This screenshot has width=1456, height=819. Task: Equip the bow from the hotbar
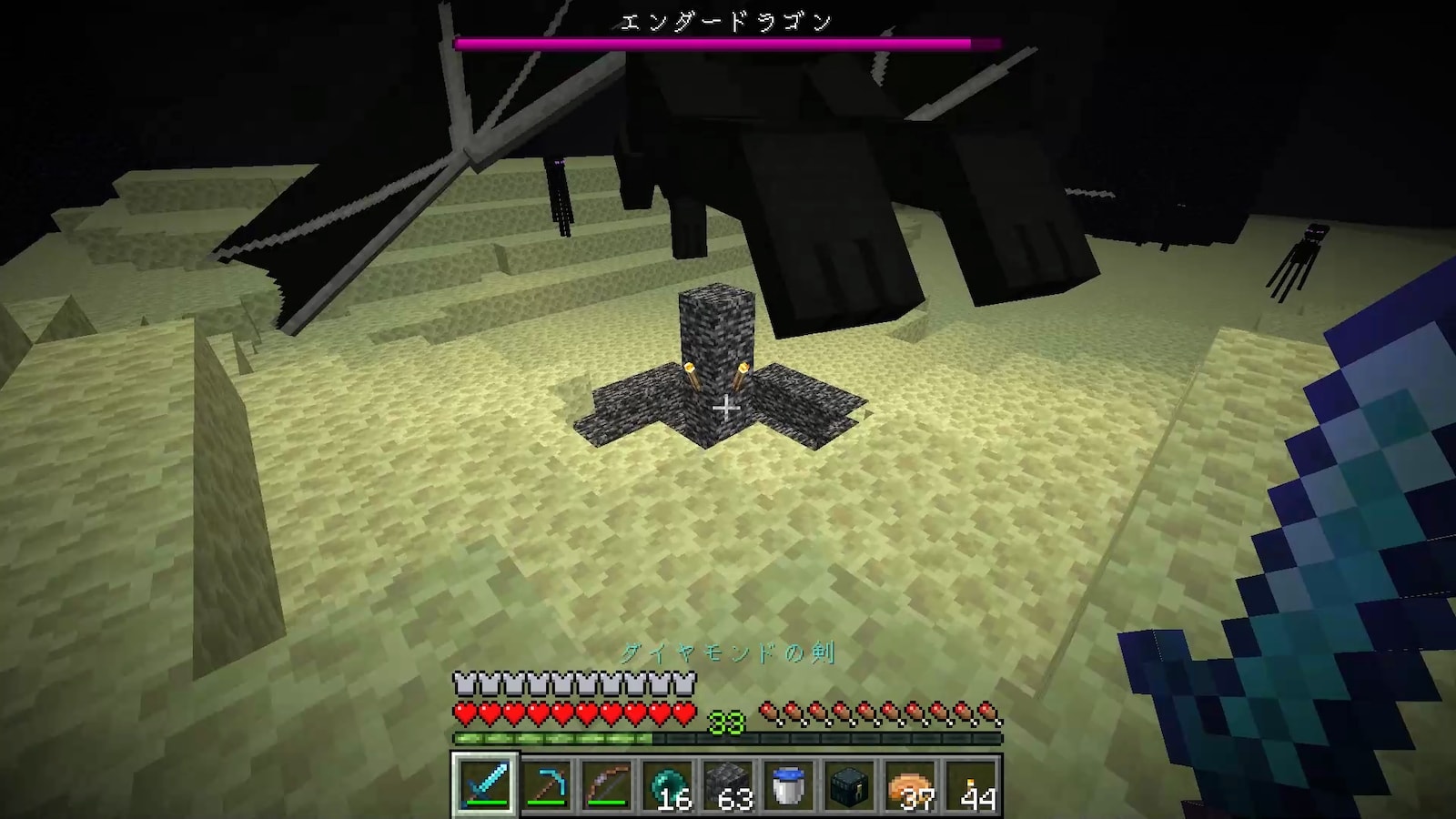coord(607,784)
